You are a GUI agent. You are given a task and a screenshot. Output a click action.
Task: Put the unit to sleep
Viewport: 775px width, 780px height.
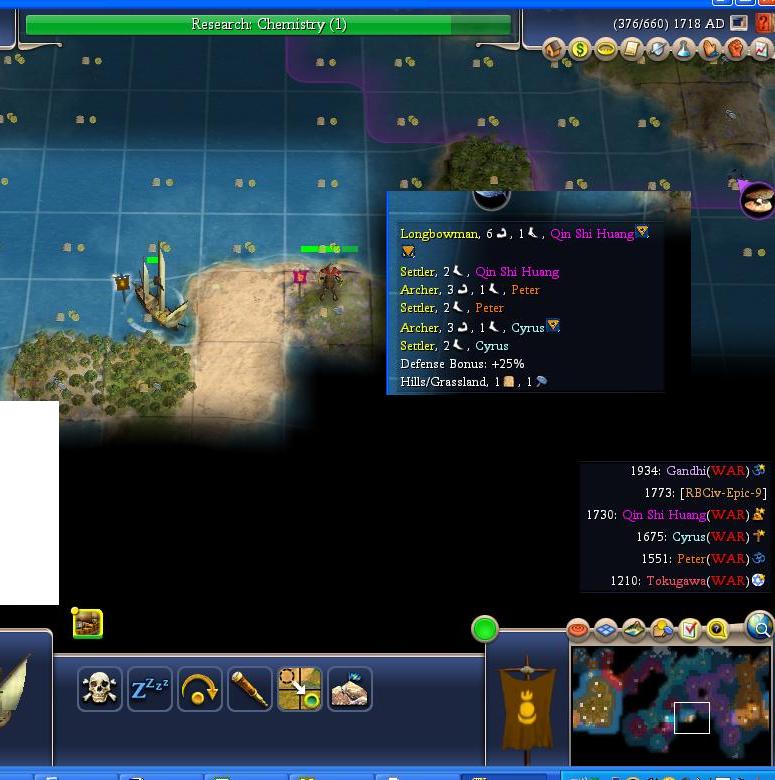click(150, 689)
